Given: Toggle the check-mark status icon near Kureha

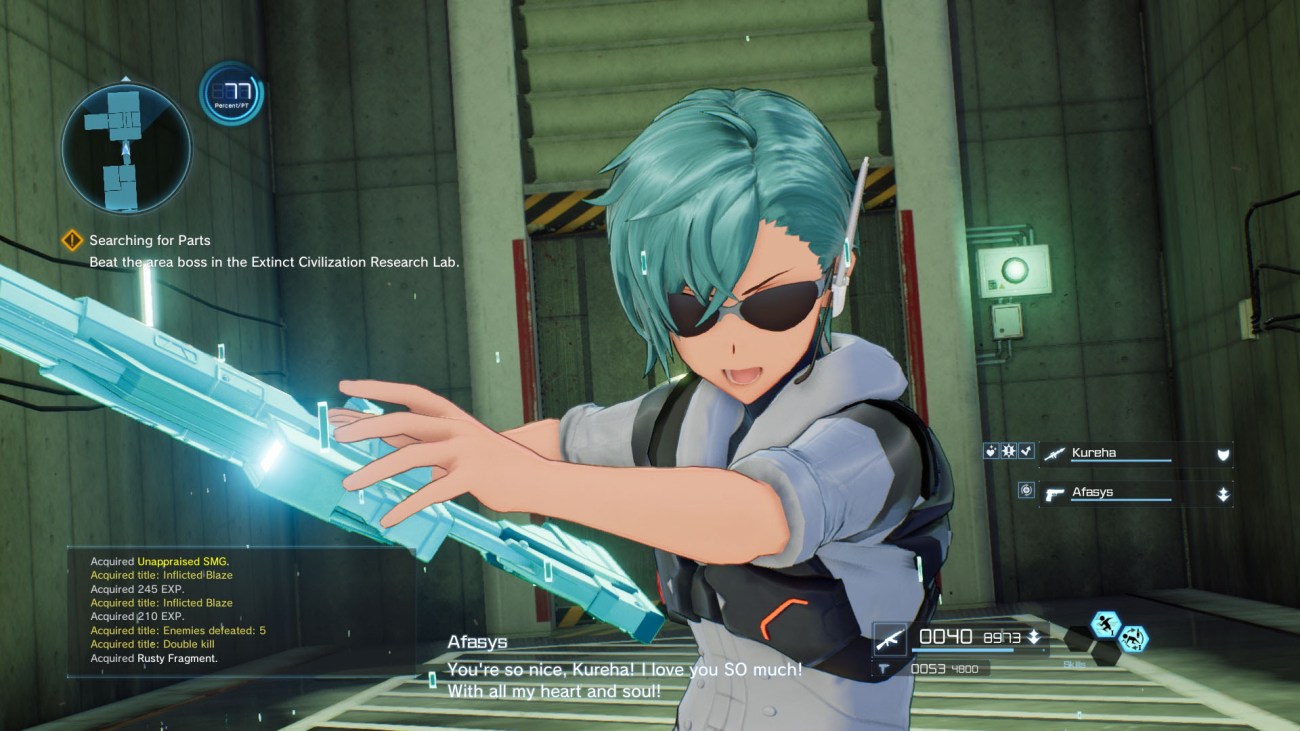Looking at the screenshot, I should point(1025,452).
